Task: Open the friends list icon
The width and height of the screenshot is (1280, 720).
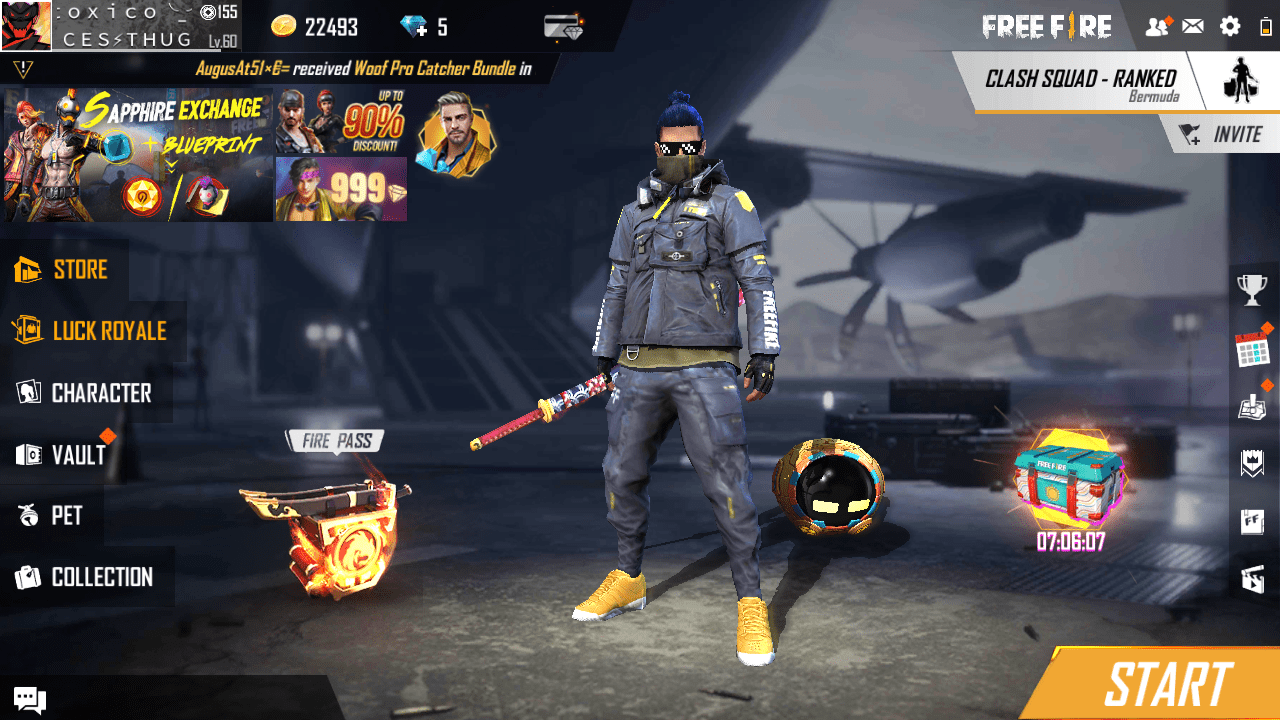Action: [1157, 27]
